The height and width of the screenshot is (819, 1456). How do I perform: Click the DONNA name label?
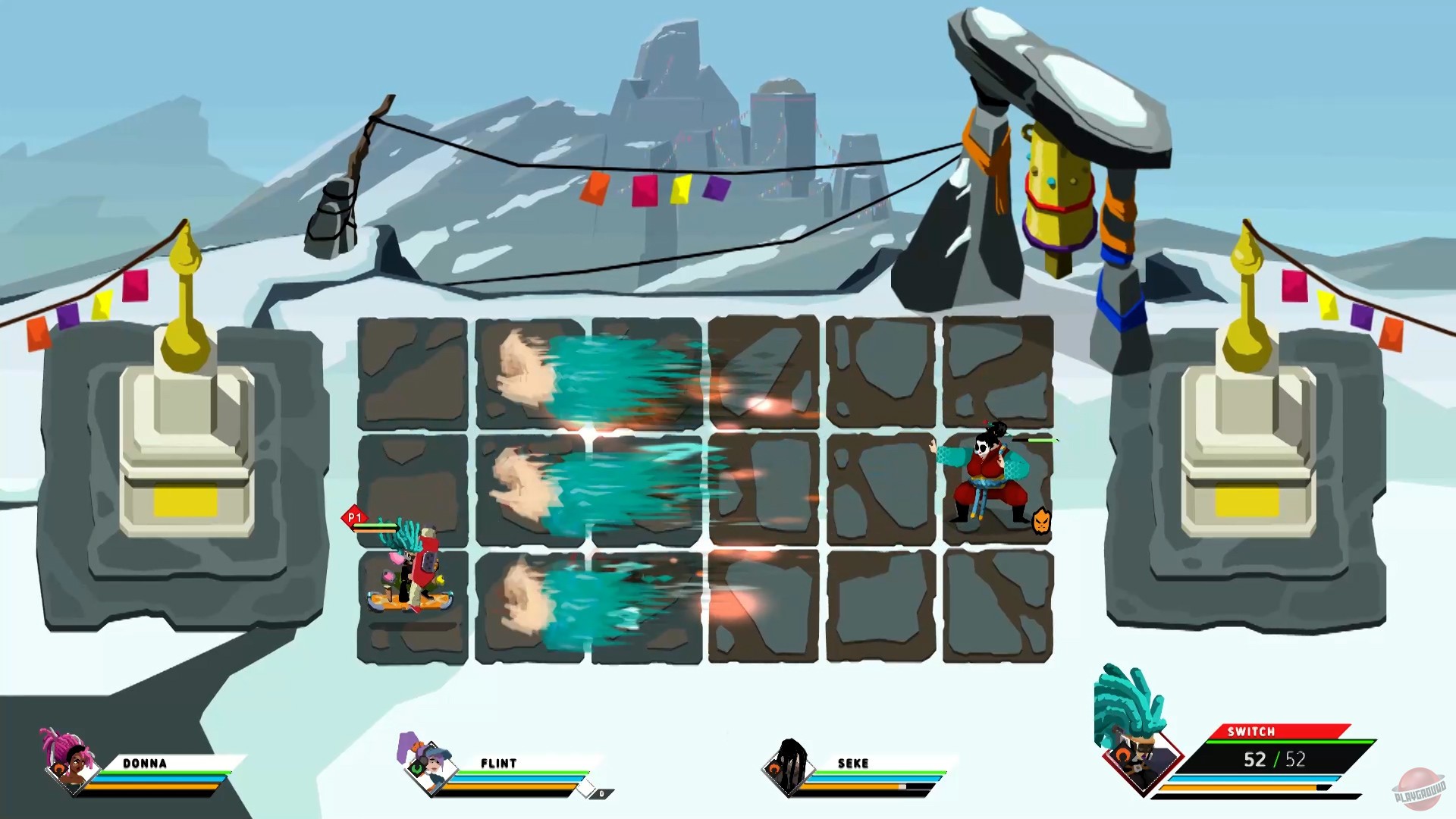click(146, 764)
